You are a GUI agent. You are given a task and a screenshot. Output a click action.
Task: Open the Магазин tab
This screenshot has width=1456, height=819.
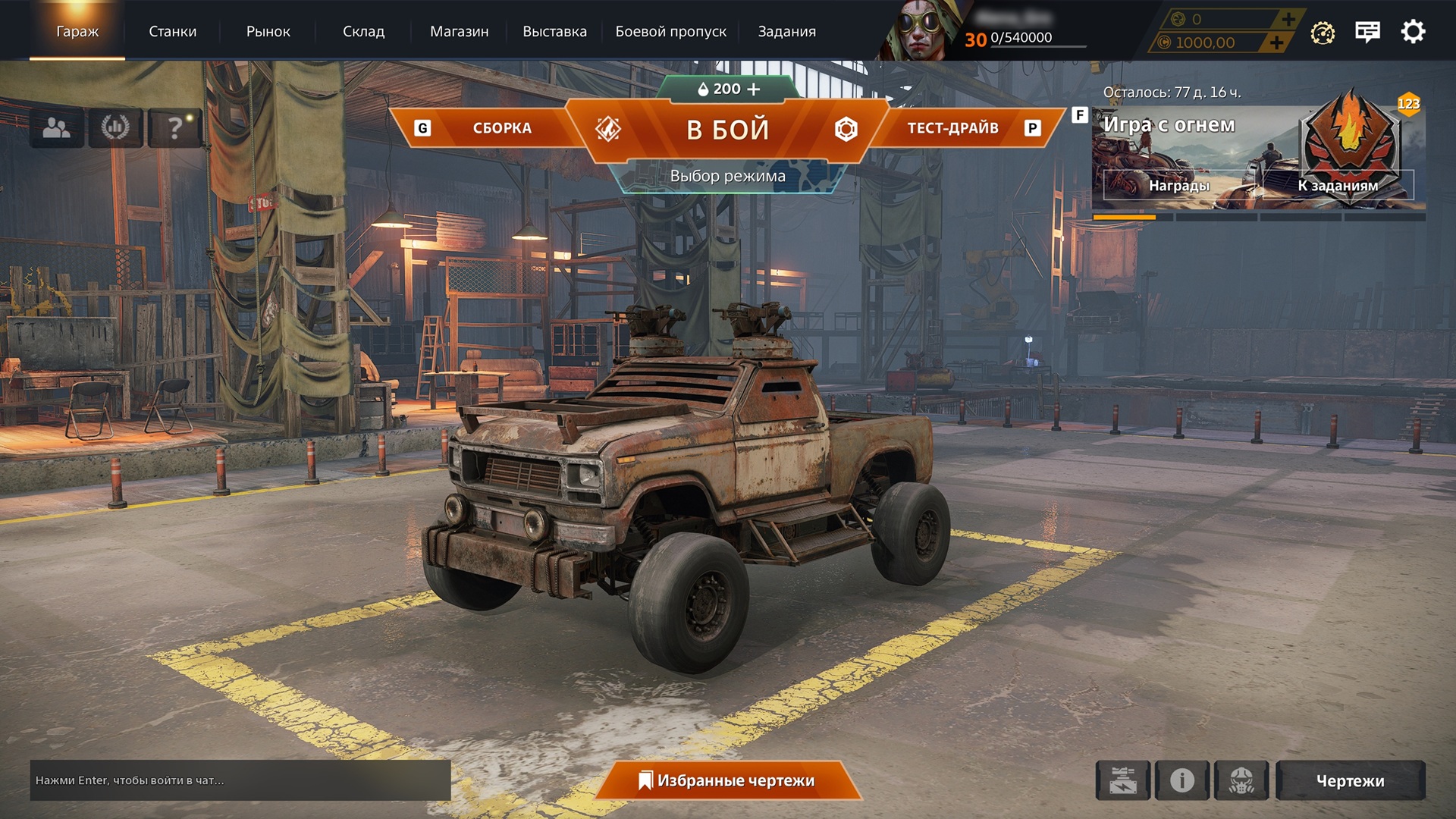(459, 32)
